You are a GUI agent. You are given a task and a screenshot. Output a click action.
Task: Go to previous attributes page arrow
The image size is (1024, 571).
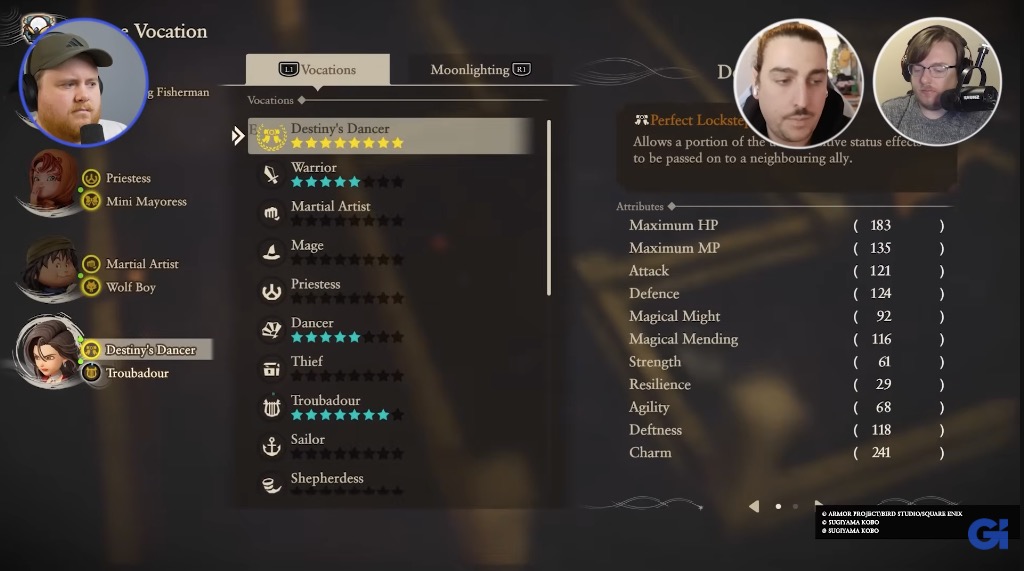tap(754, 506)
